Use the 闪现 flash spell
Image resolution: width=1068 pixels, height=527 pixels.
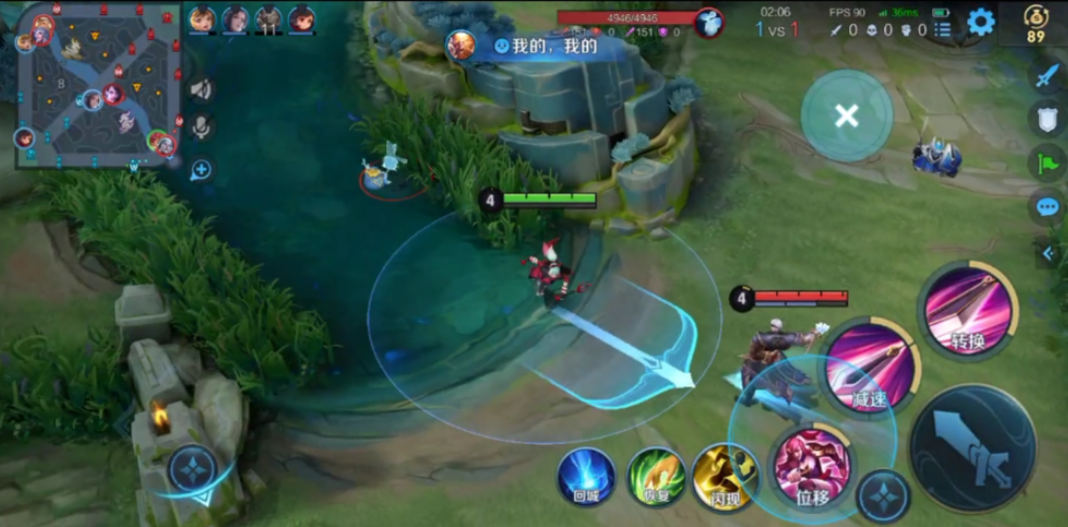[722, 474]
